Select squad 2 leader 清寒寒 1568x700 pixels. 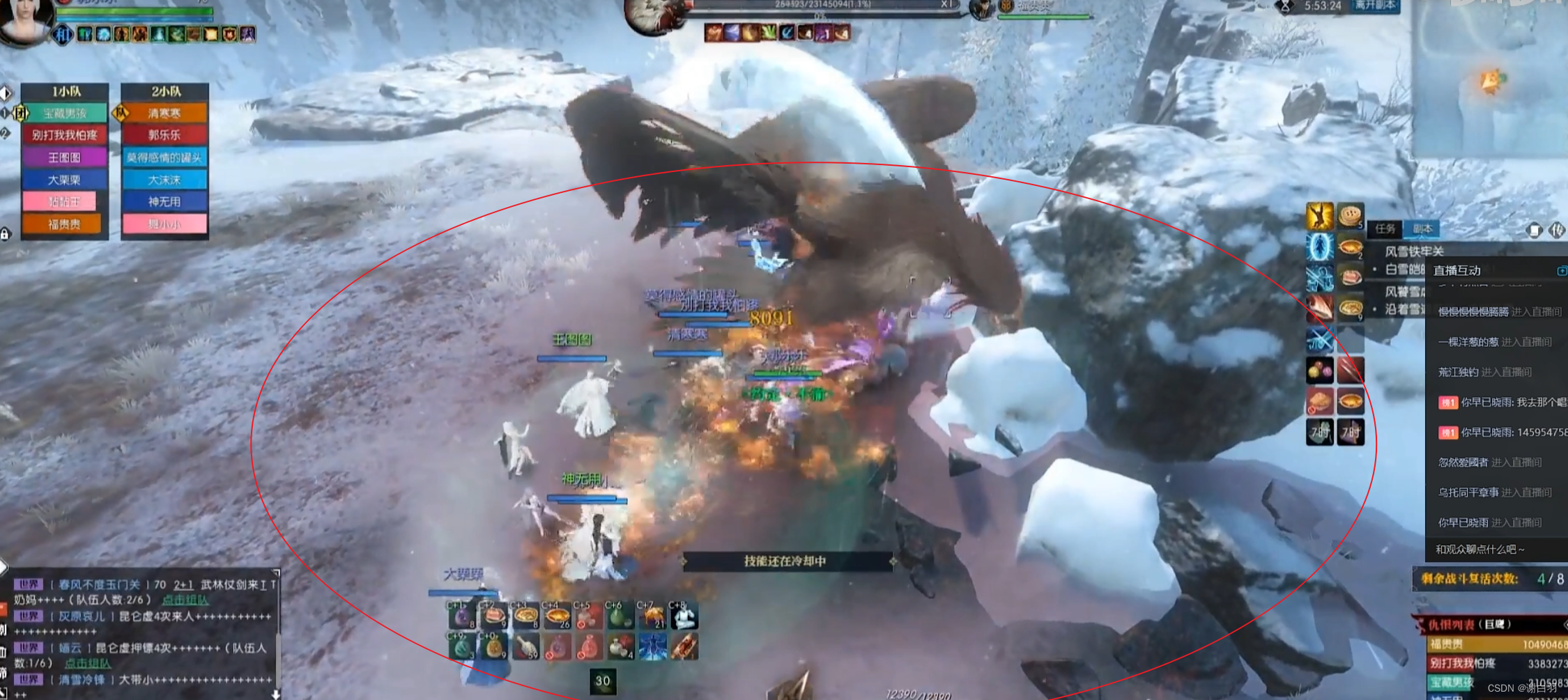[x=164, y=113]
